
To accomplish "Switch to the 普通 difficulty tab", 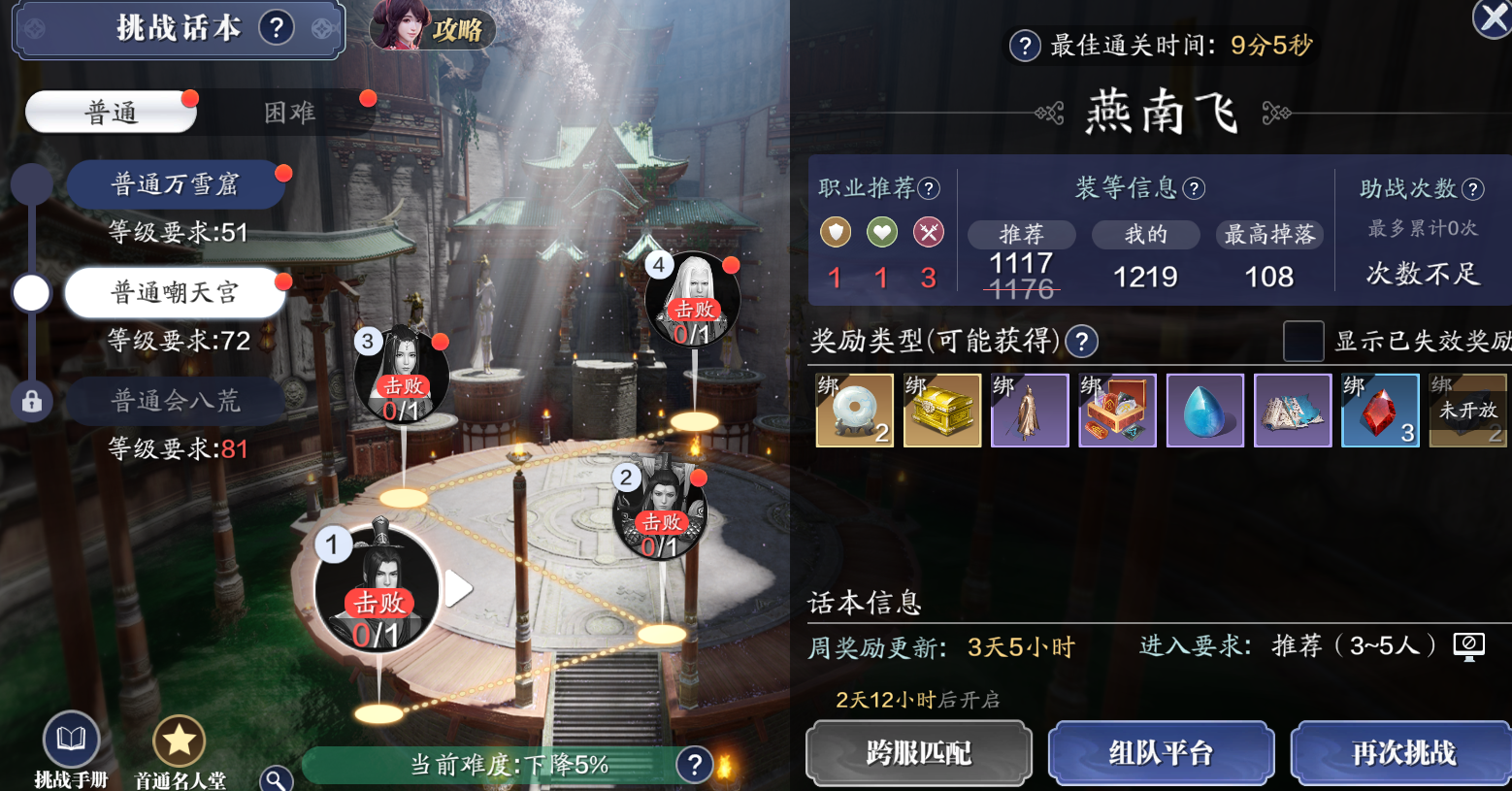I will (x=111, y=113).
